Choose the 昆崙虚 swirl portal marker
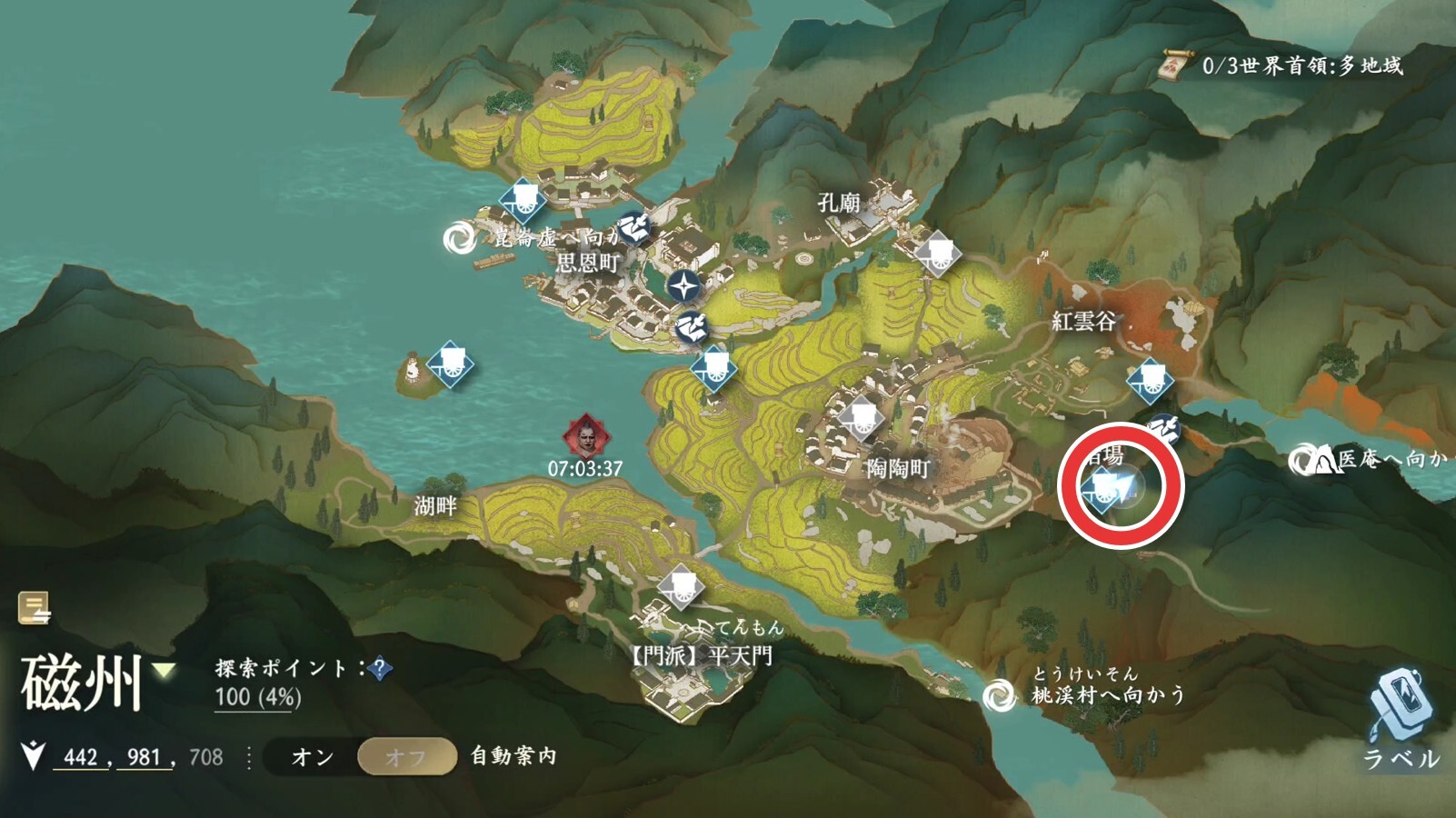The image size is (1456, 818). [x=459, y=239]
